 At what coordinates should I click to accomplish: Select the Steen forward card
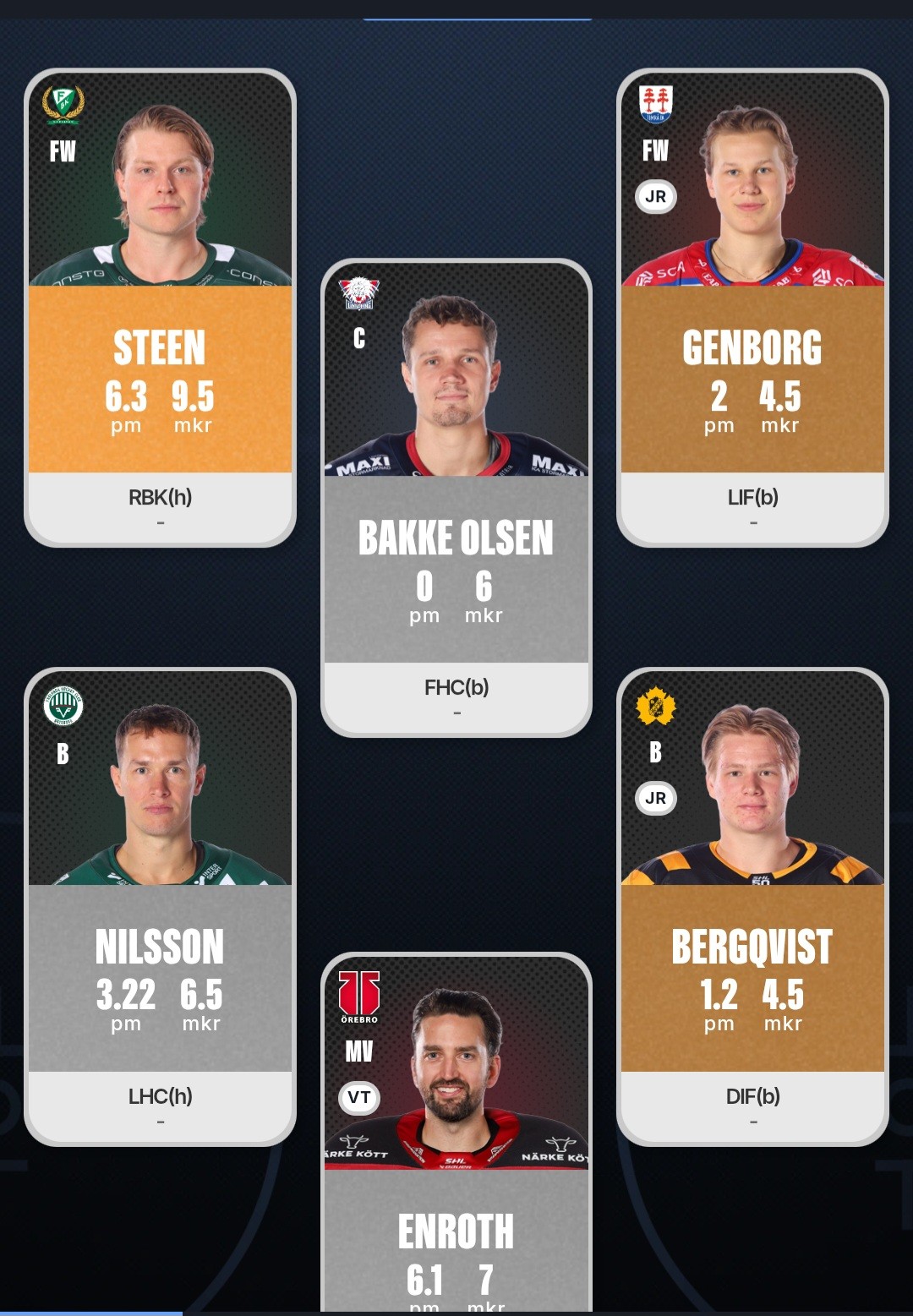click(x=160, y=308)
